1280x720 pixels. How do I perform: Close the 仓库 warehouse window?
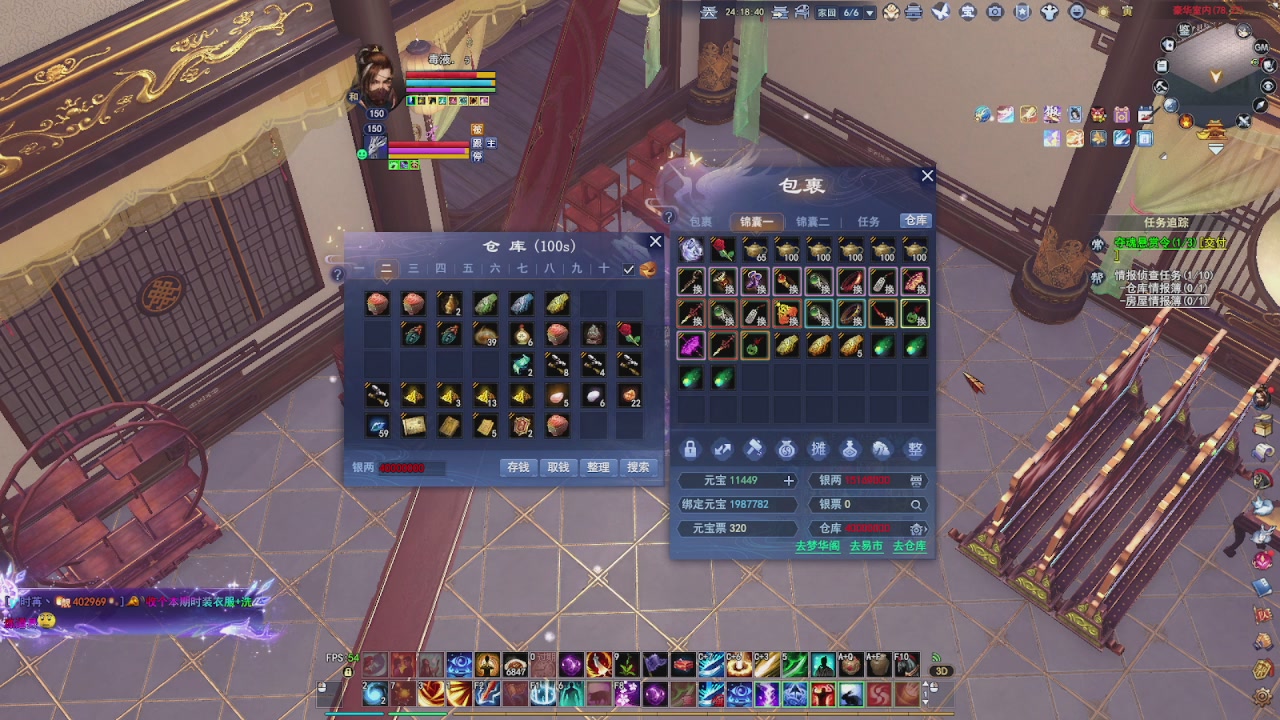[x=655, y=242]
